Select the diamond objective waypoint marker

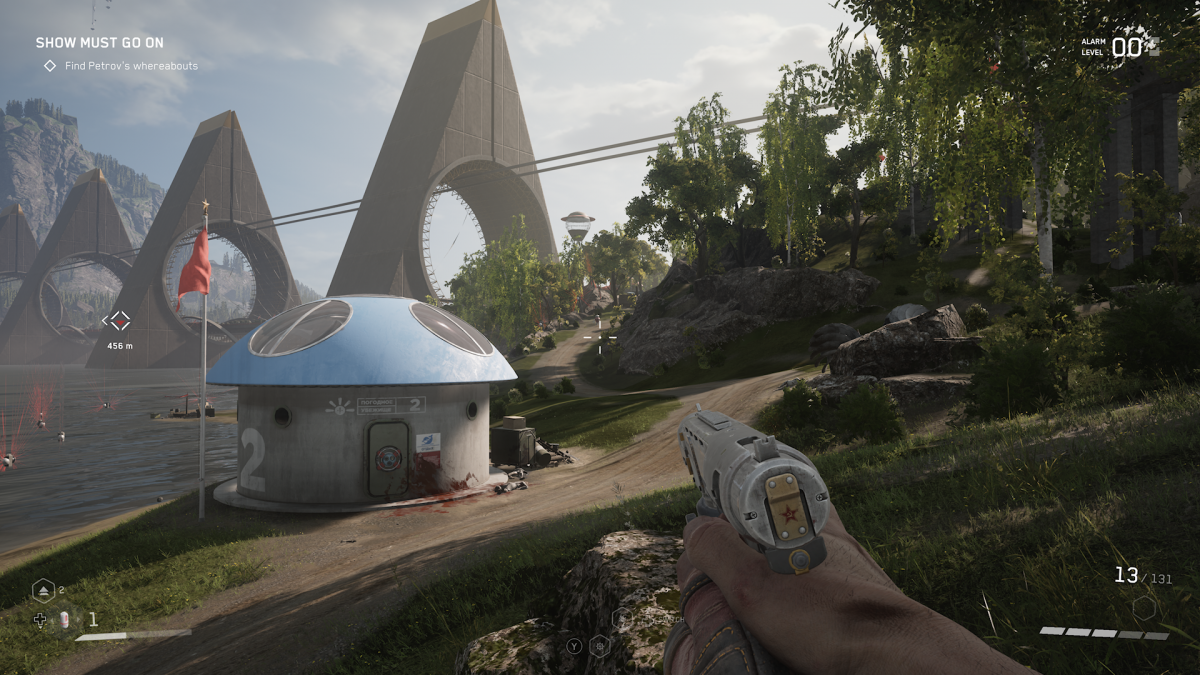point(119,321)
